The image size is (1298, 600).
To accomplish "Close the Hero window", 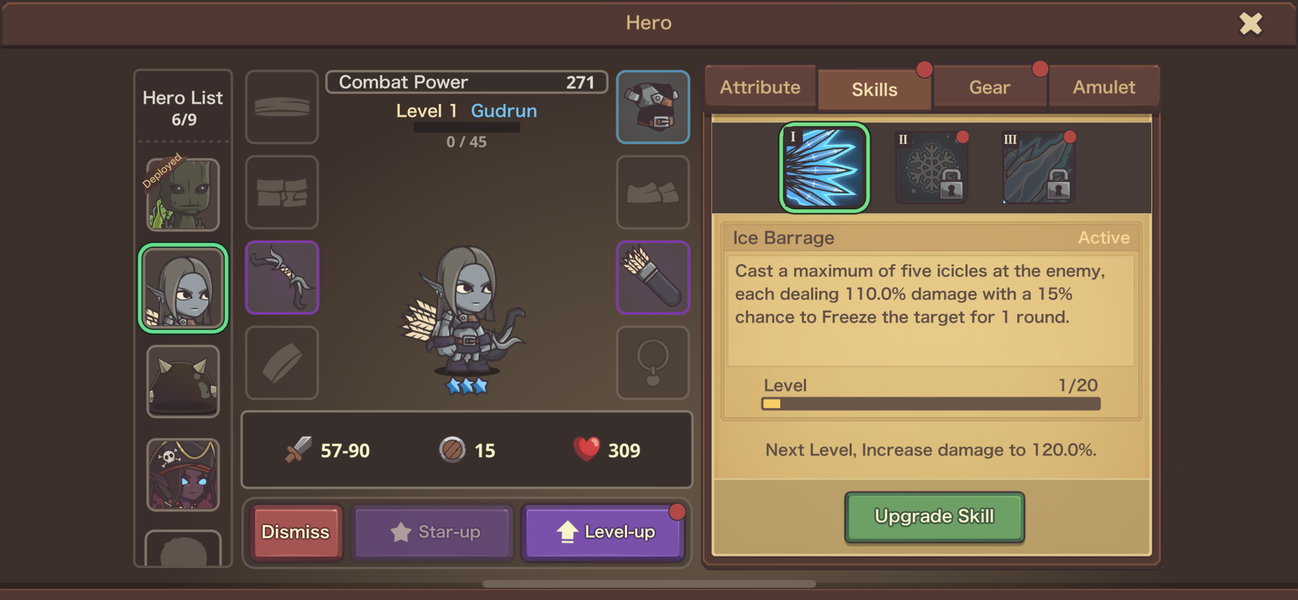I will click(1250, 23).
